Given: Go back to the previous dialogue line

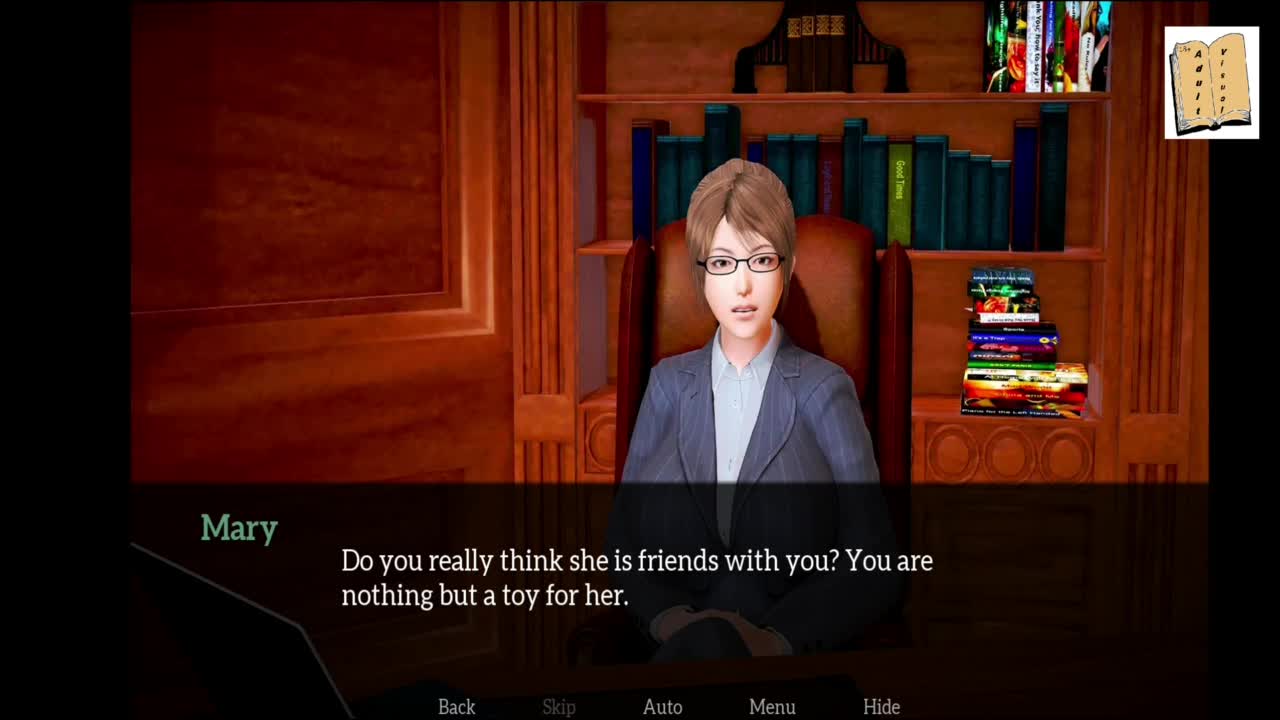Looking at the screenshot, I should tap(456, 707).
